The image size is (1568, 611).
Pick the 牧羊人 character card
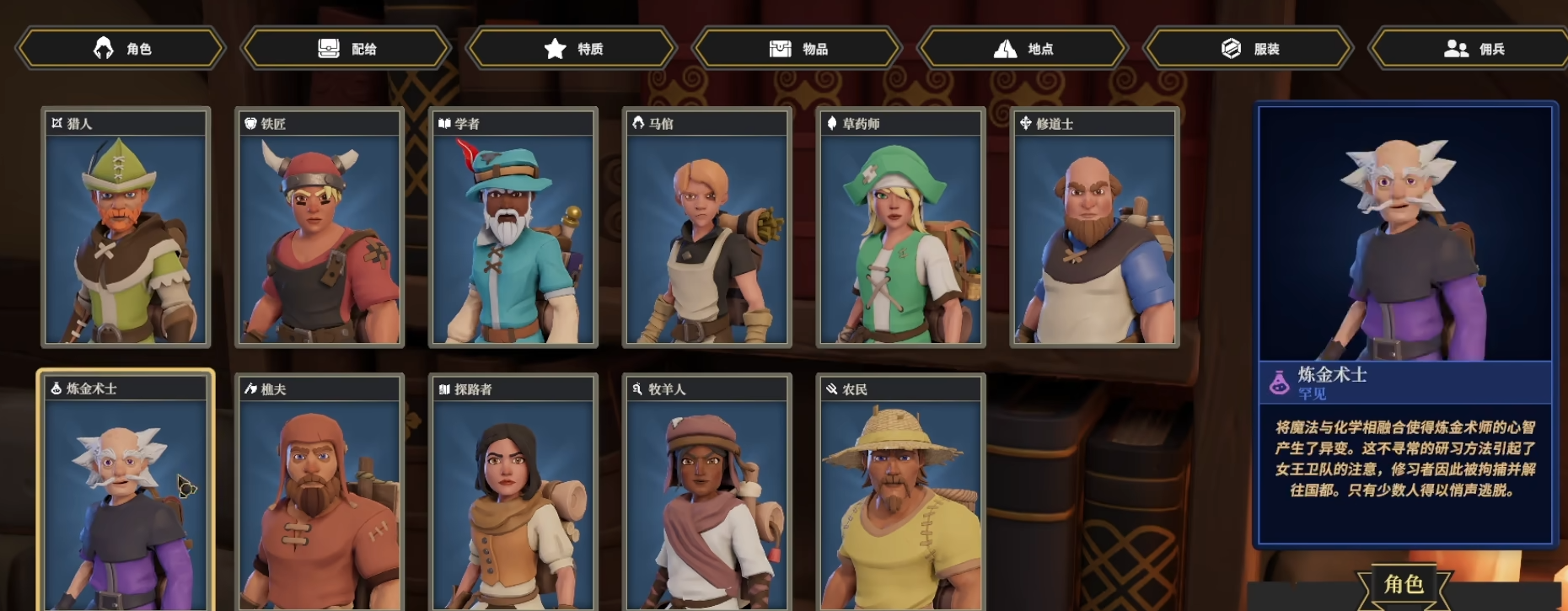click(707, 493)
